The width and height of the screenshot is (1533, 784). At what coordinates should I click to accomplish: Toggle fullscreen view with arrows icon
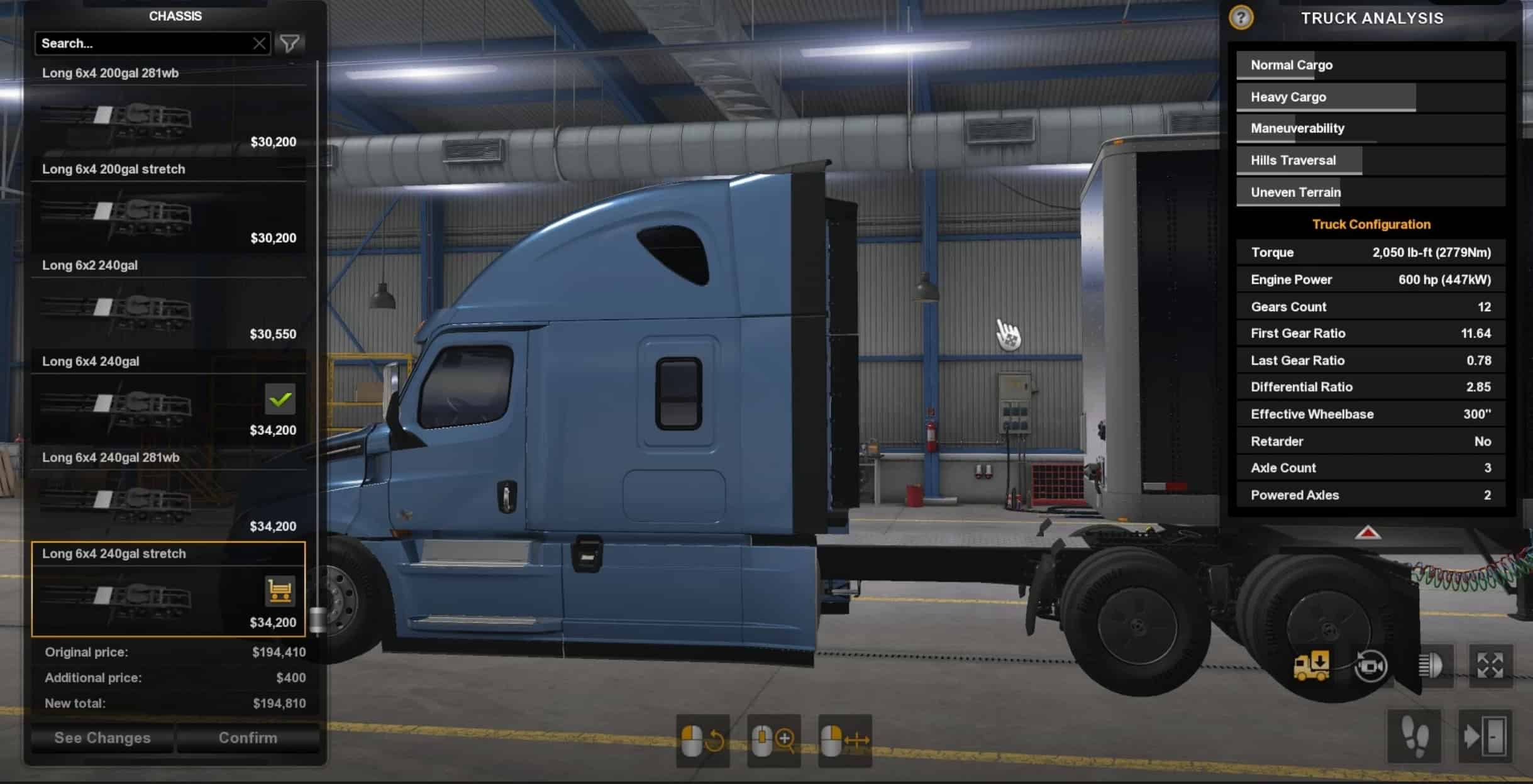tap(1490, 666)
